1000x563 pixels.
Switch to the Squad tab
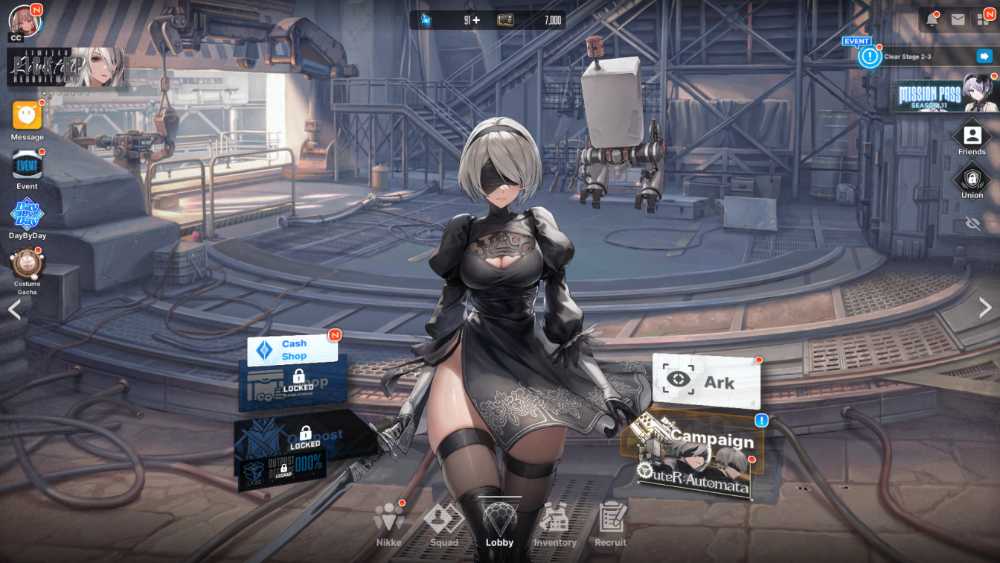[443, 522]
